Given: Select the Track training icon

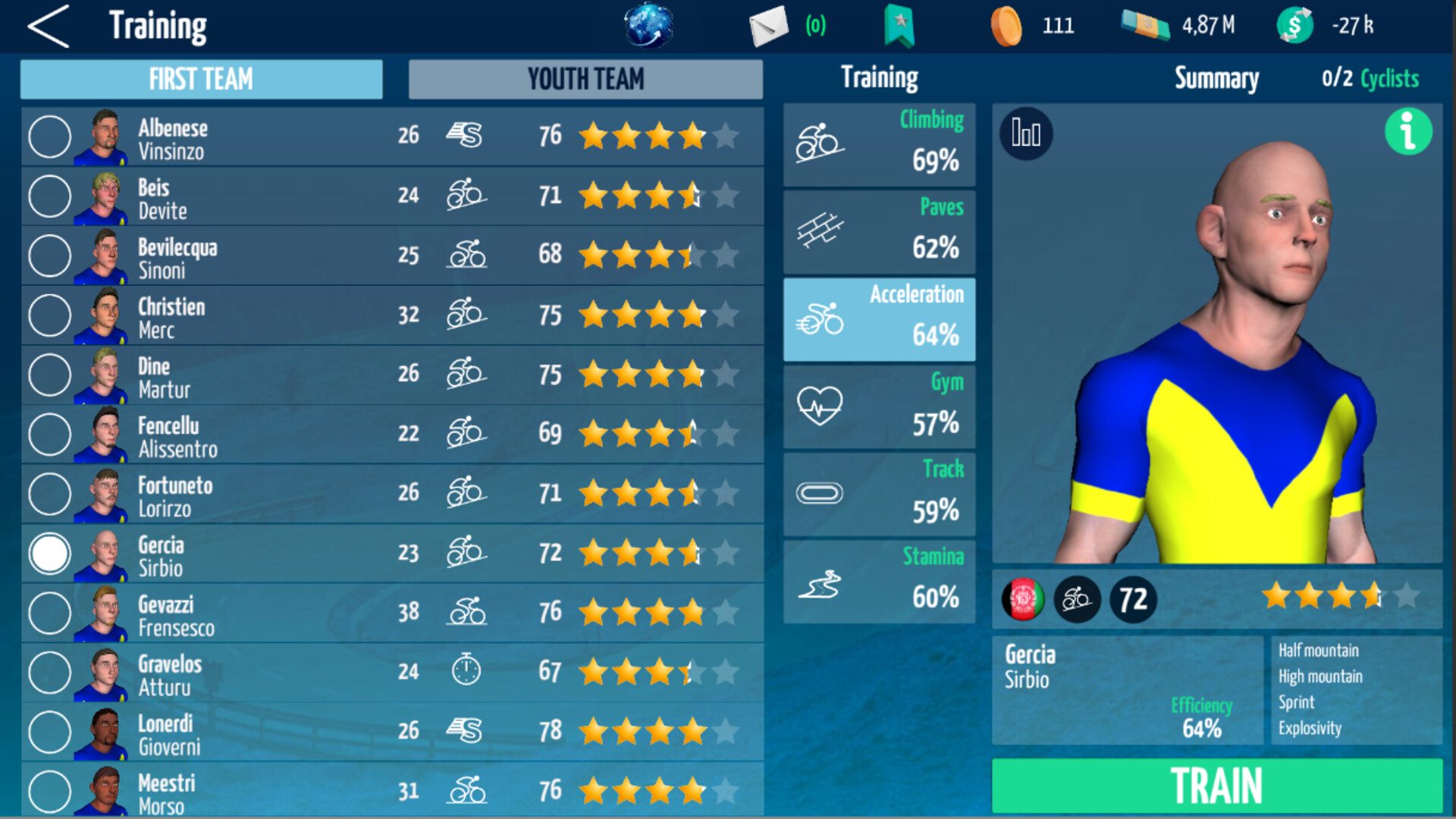Looking at the screenshot, I should click(x=821, y=491).
